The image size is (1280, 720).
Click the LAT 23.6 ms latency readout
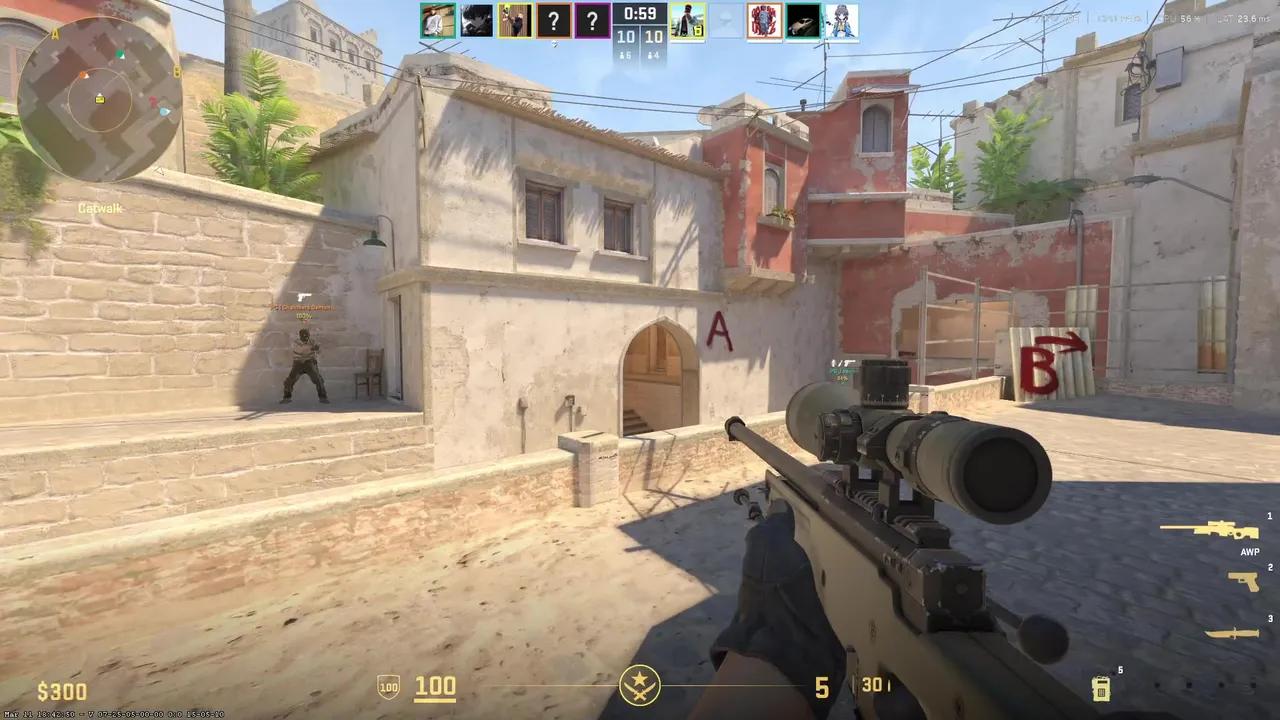click(x=1243, y=18)
